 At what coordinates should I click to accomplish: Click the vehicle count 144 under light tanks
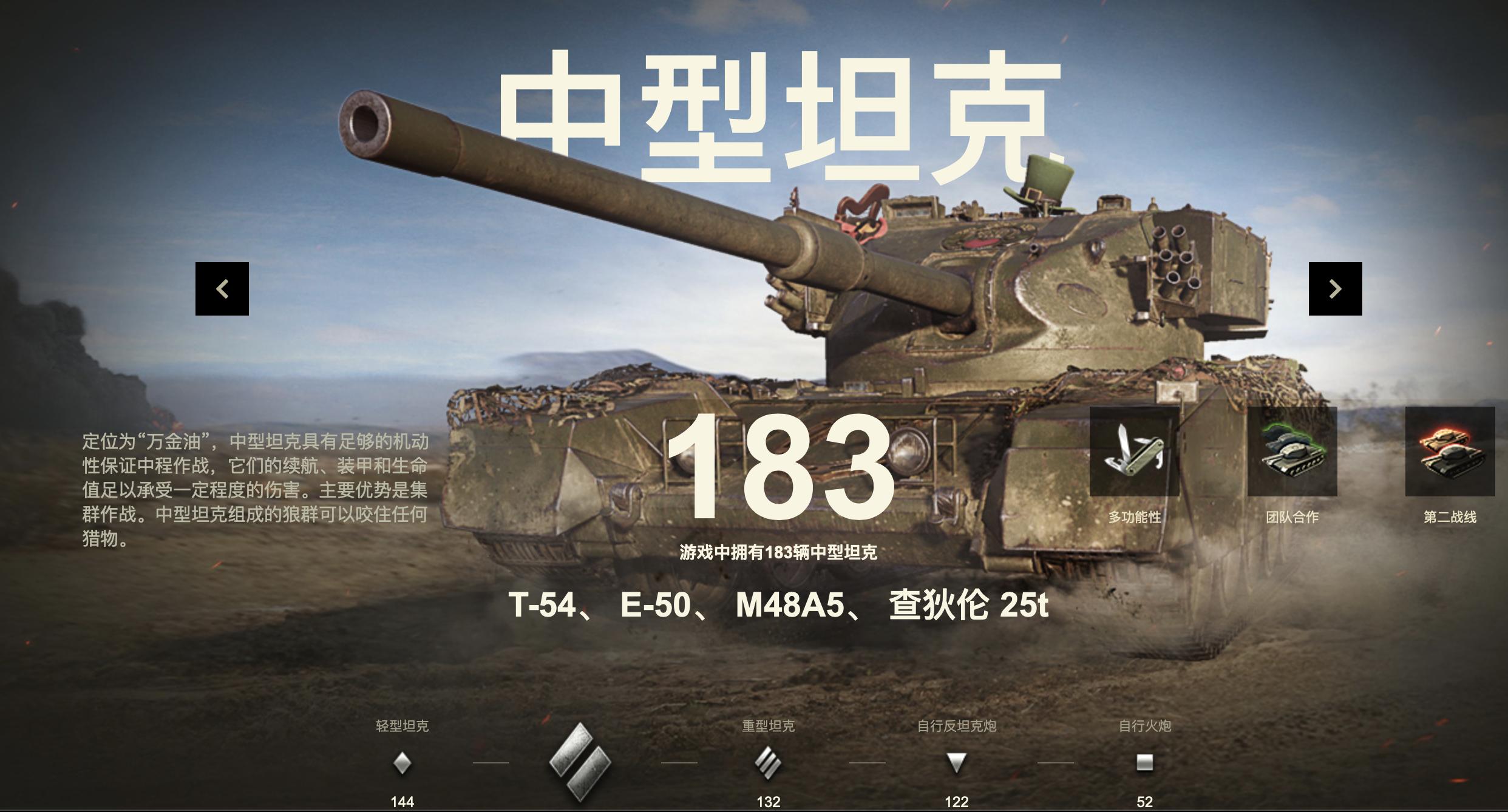pos(404,803)
